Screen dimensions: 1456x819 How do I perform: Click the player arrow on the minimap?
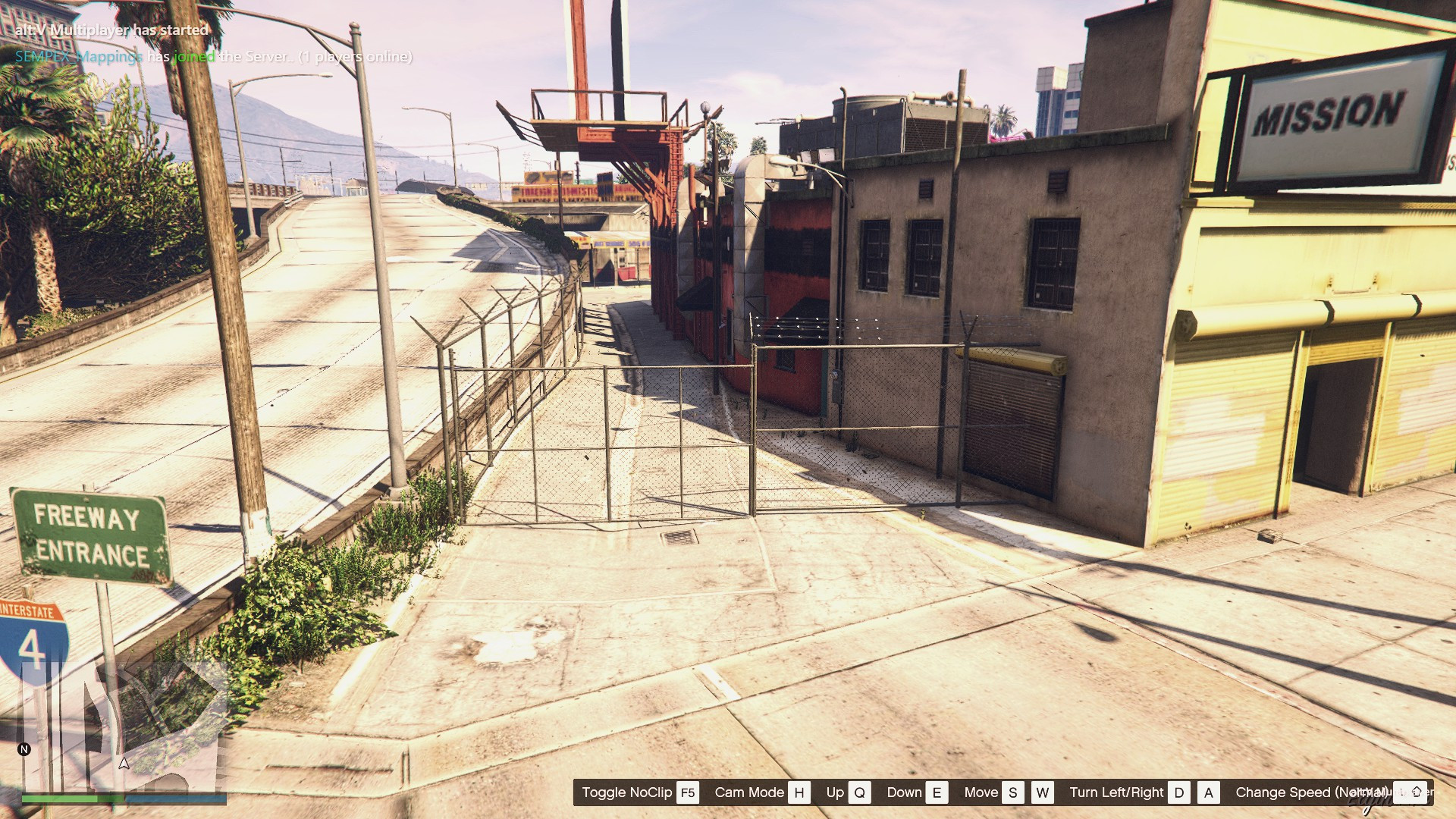pyautogui.click(x=124, y=763)
